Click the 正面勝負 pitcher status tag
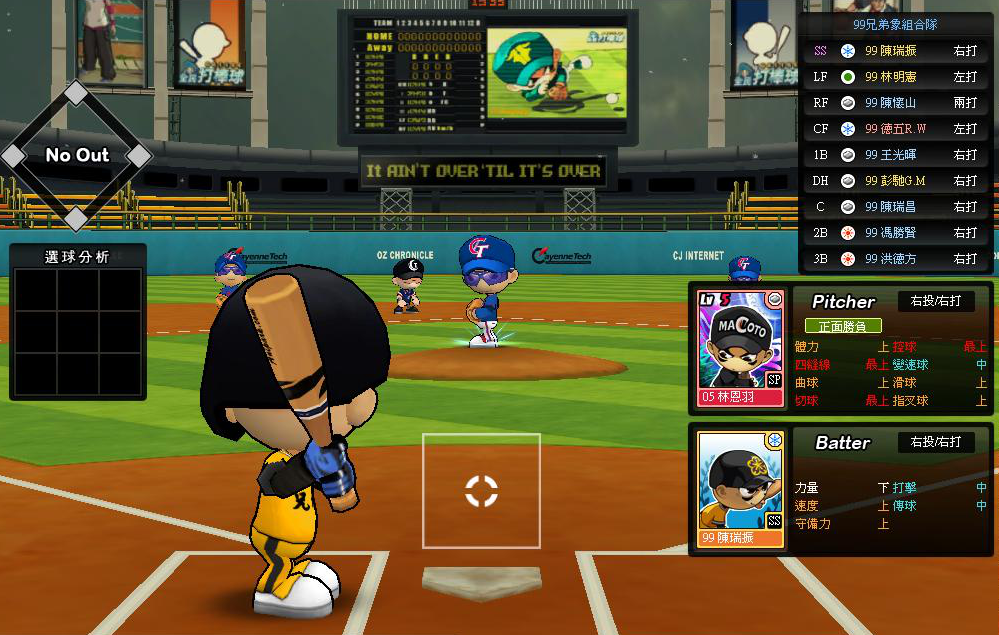Viewport: 999px width, 635px height. tap(843, 326)
